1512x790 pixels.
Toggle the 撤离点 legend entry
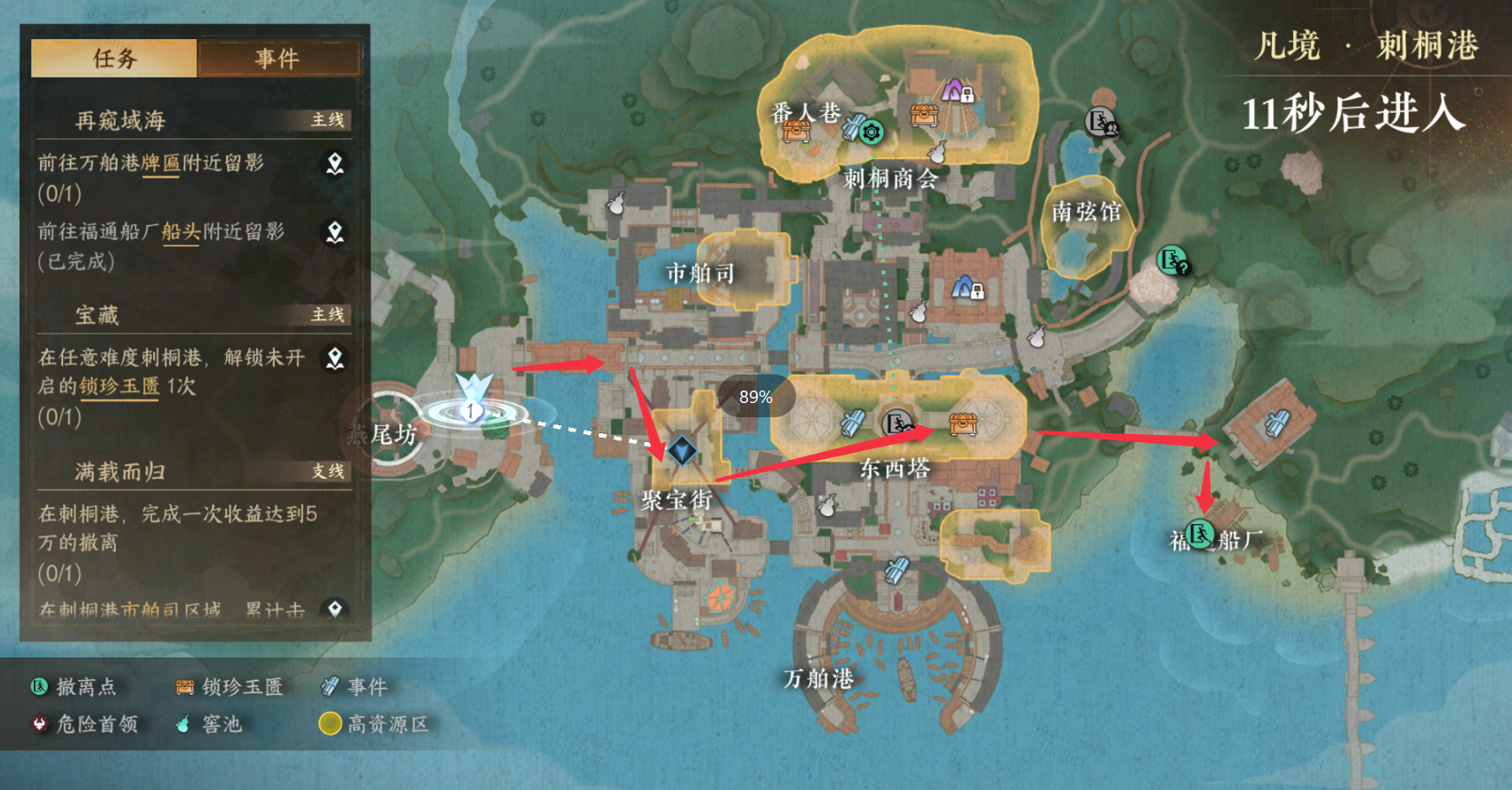[74, 687]
